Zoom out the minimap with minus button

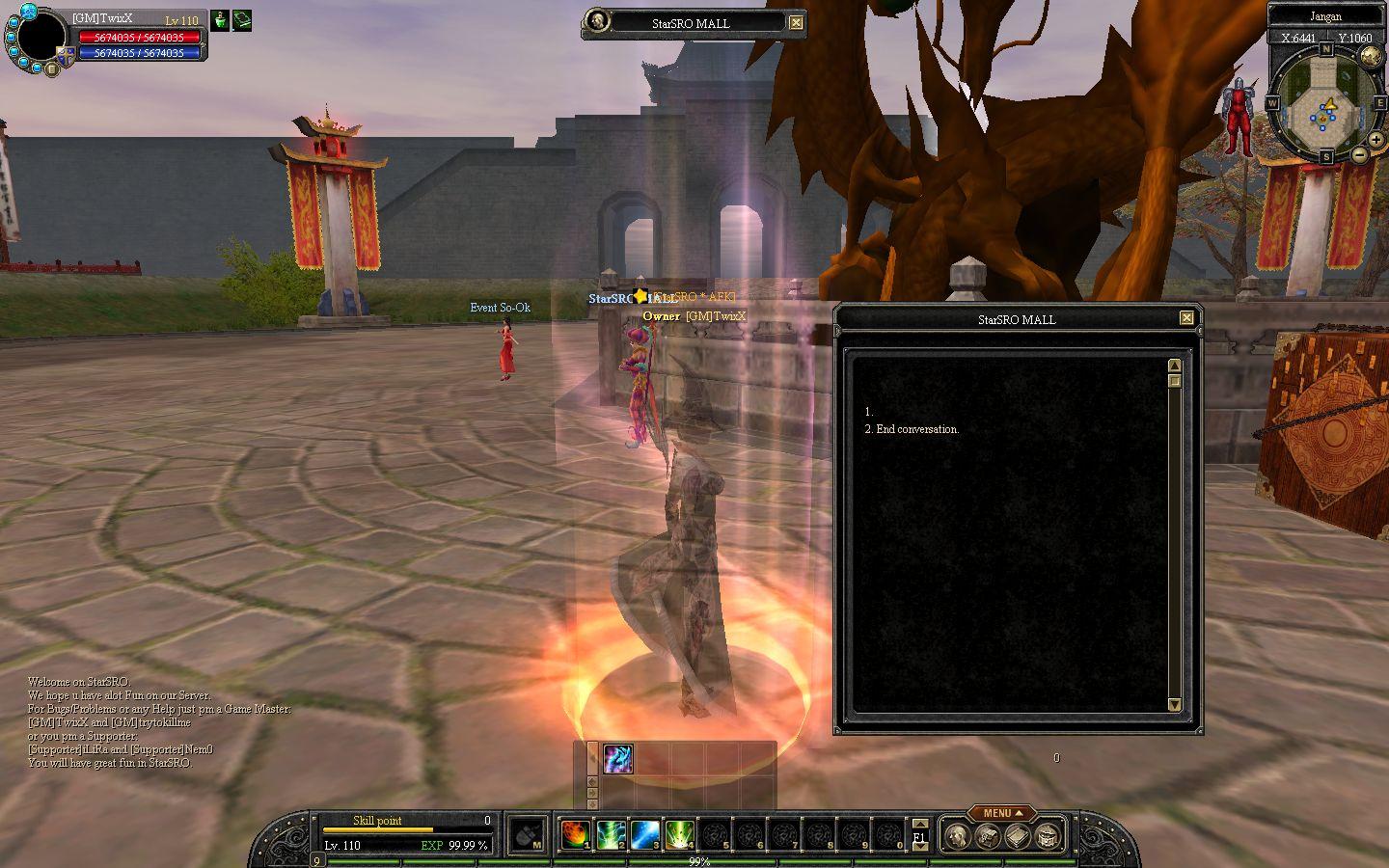(1359, 154)
